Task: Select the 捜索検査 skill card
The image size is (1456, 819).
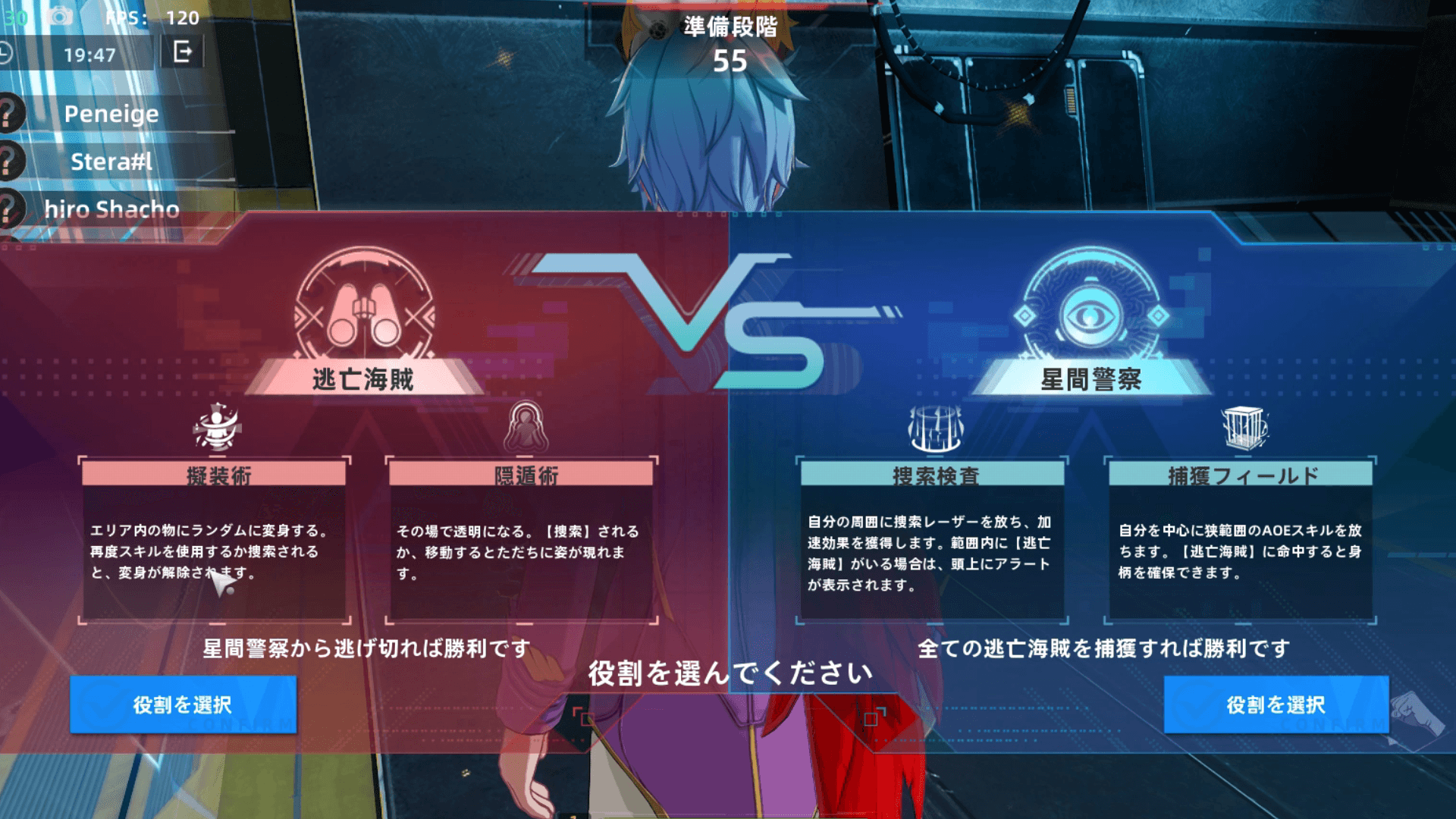Action: 933,540
